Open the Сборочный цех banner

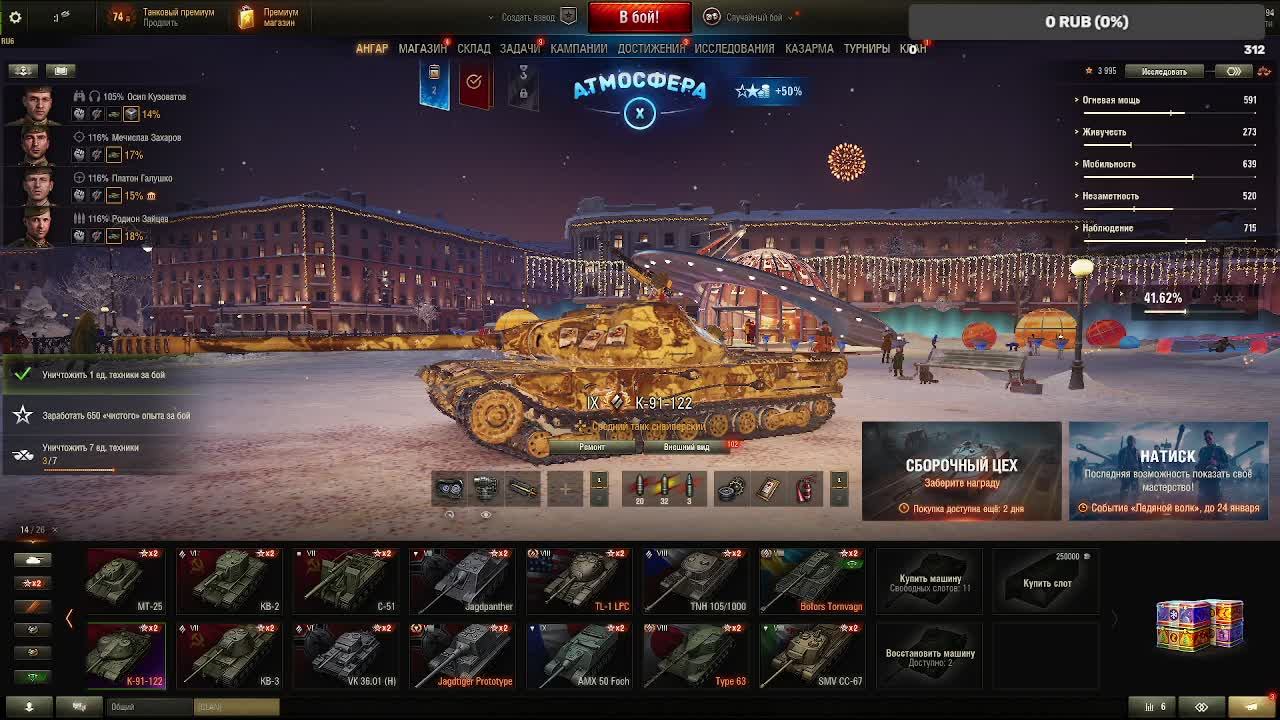[x=961, y=471]
